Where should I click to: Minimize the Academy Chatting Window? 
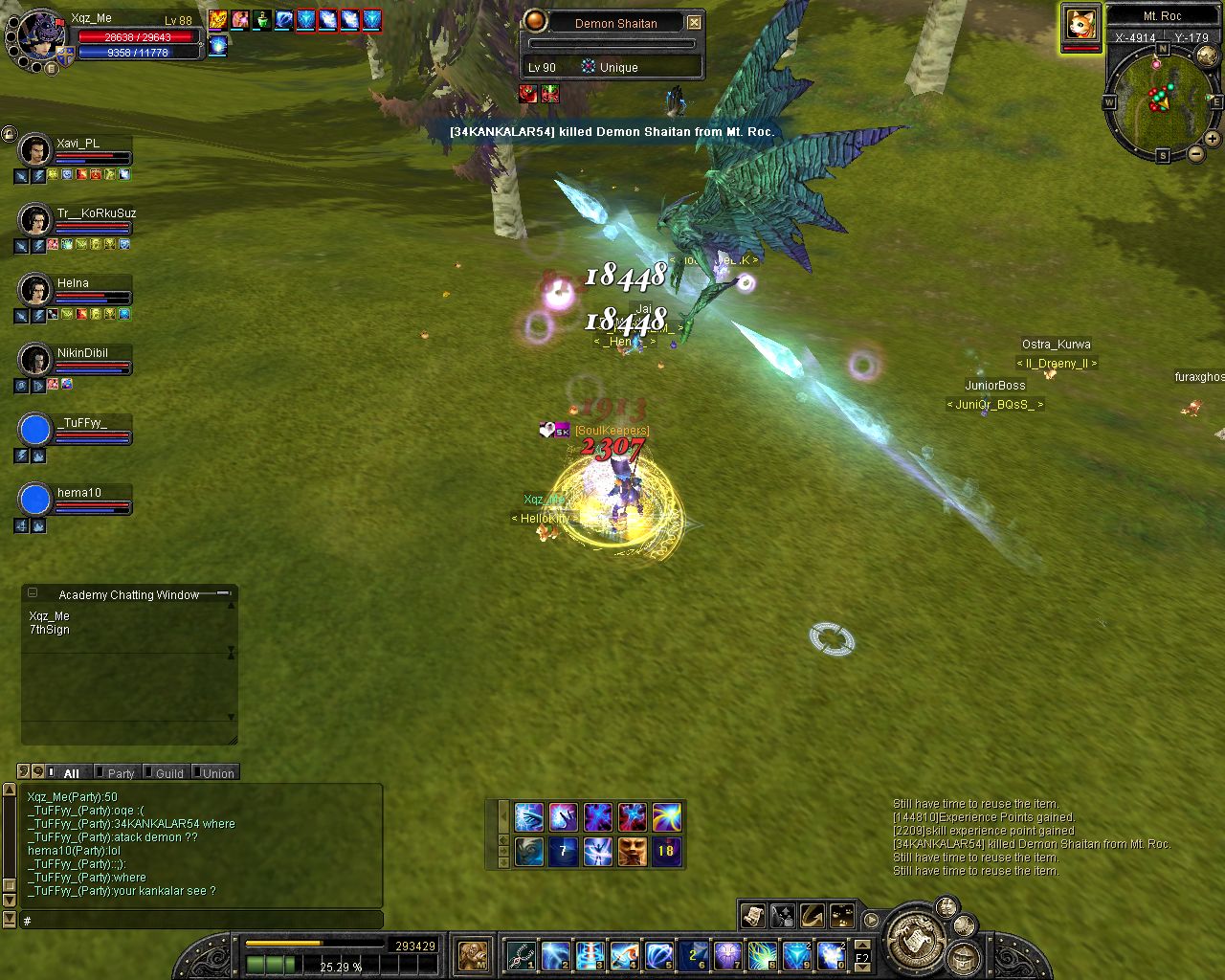tap(33, 593)
